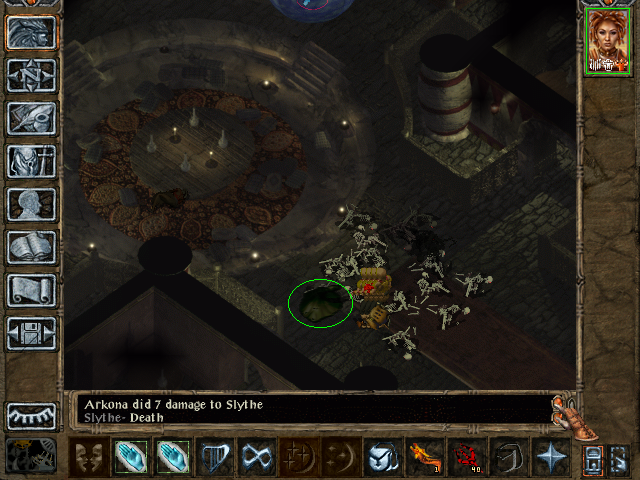Image resolution: width=640 pixels, height=480 pixels.
Task: Open the priest scroll button
Action: (x=31, y=290)
